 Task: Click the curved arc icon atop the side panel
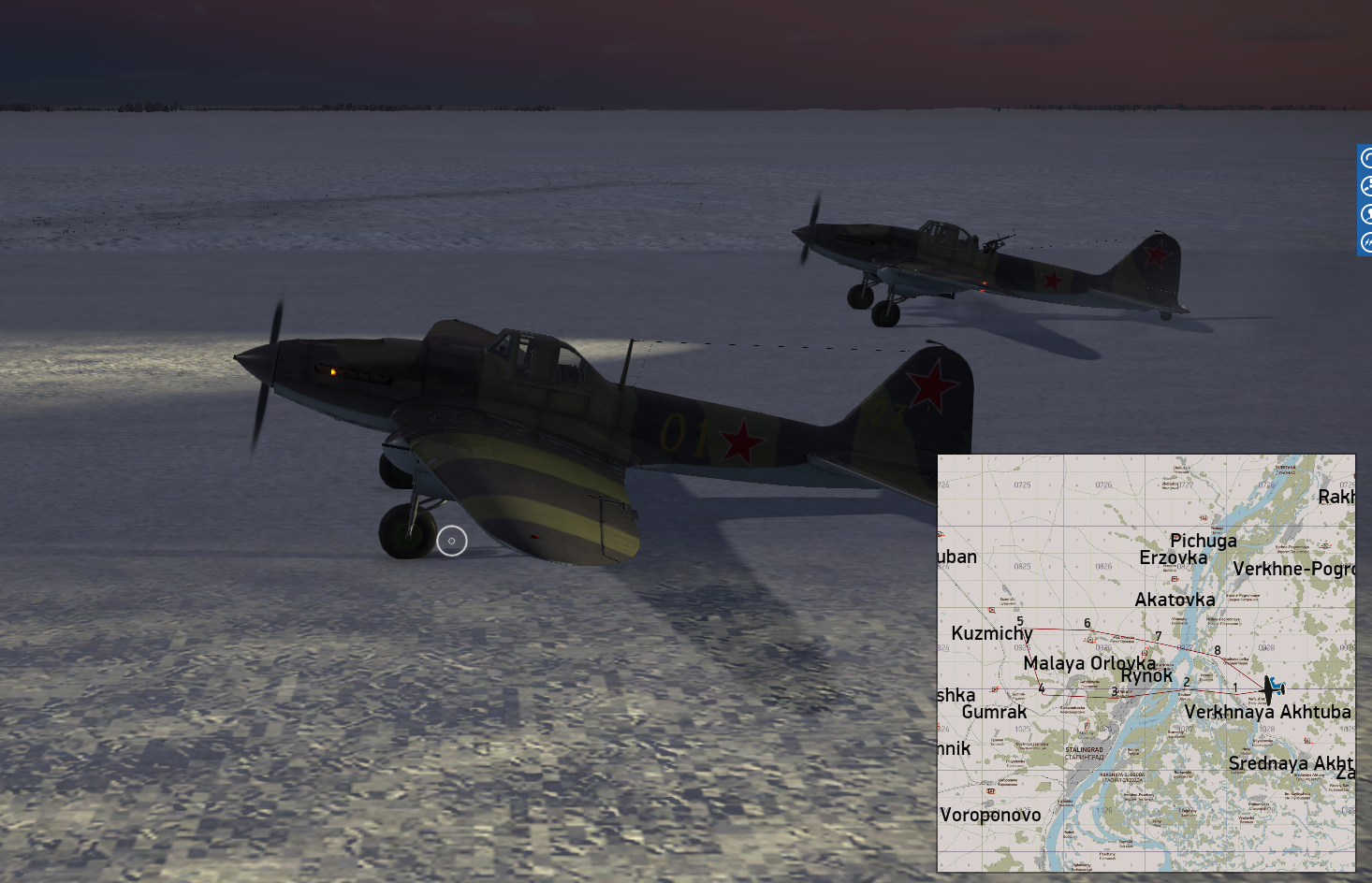tap(1366, 158)
